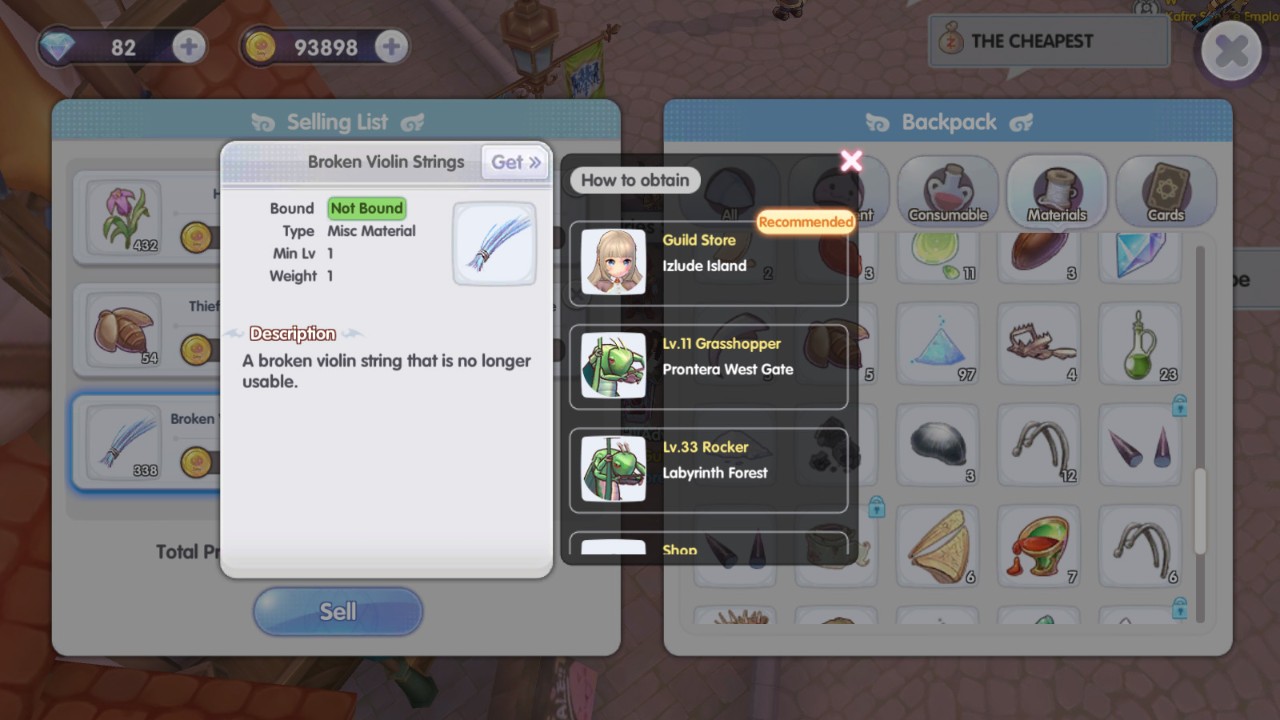This screenshot has width=1280, height=720.
Task: Tap the Broken Violin Strings item icon
Action: click(x=494, y=244)
